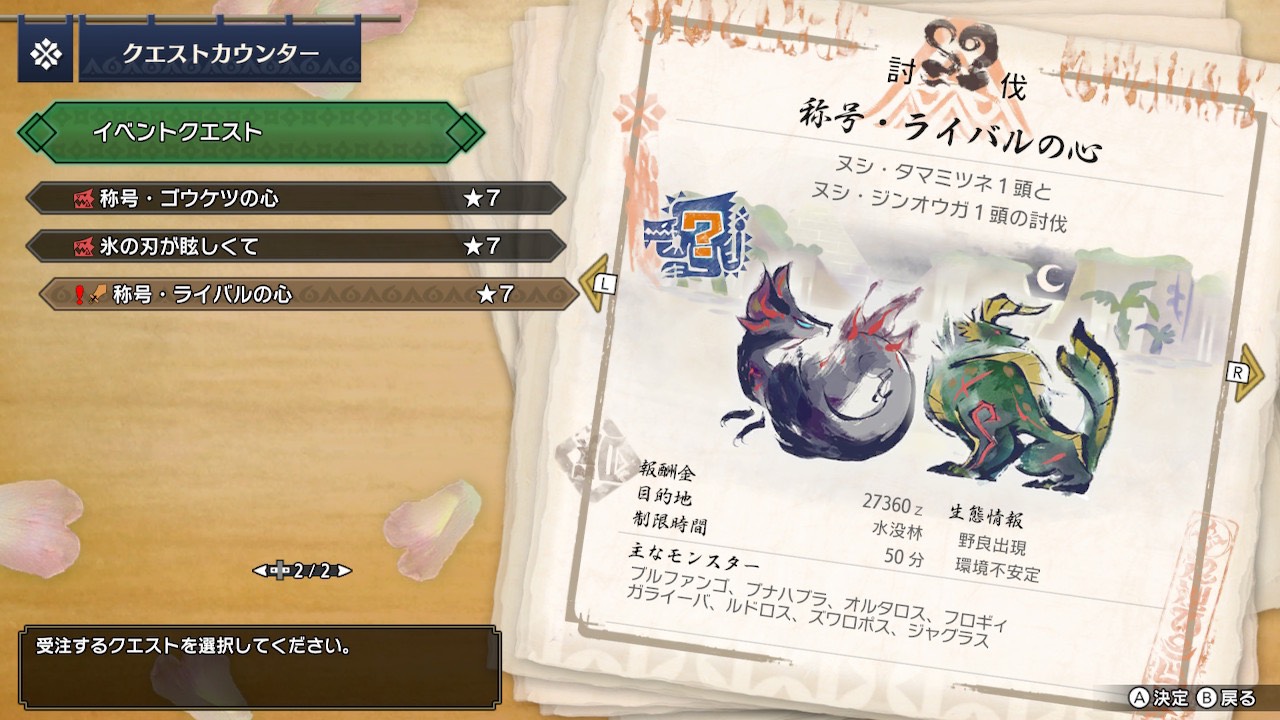Screen dimensions: 1280x720
Task: Choose the 氷の刃が眩しくて quest
Action: (x=295, y=246)
